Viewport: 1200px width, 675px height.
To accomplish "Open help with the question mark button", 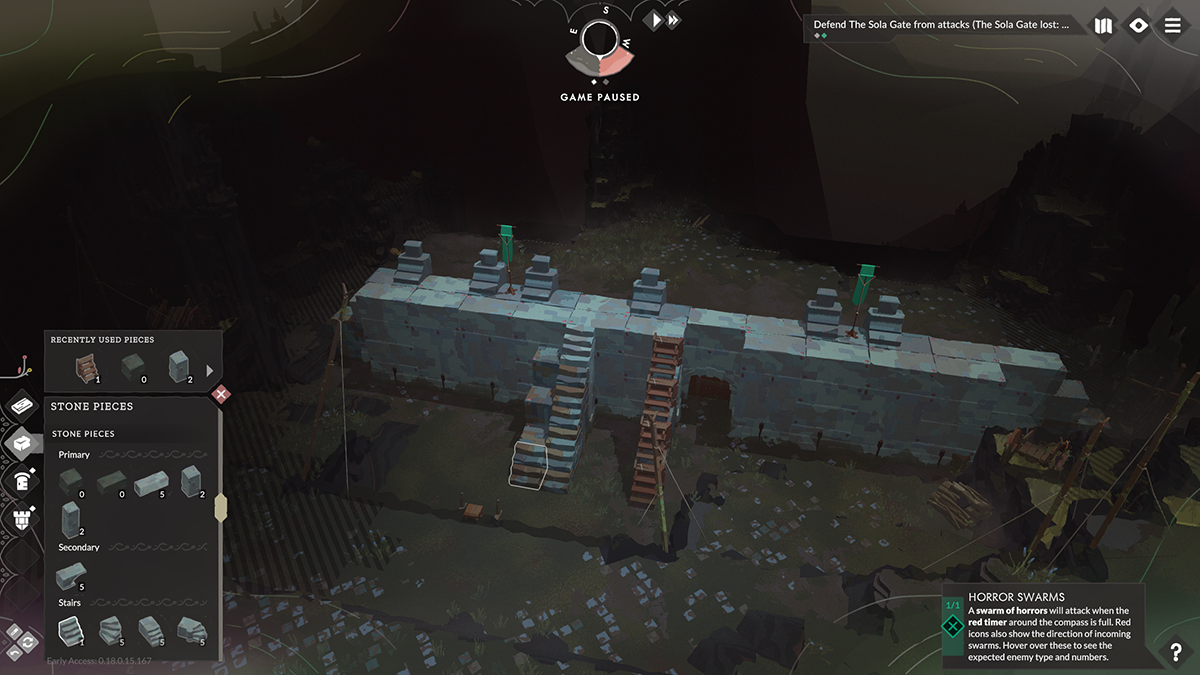I will (x=1176, y=653).
